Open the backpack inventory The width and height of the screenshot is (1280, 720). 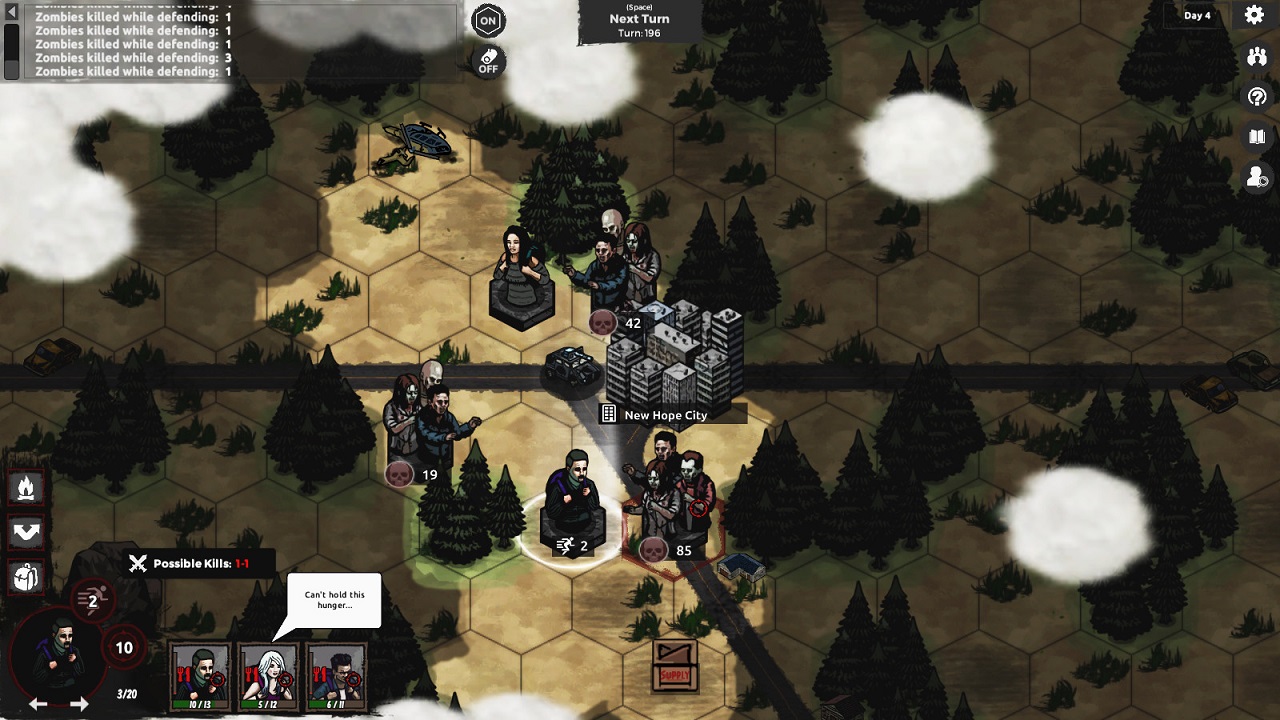click(26, 577)
